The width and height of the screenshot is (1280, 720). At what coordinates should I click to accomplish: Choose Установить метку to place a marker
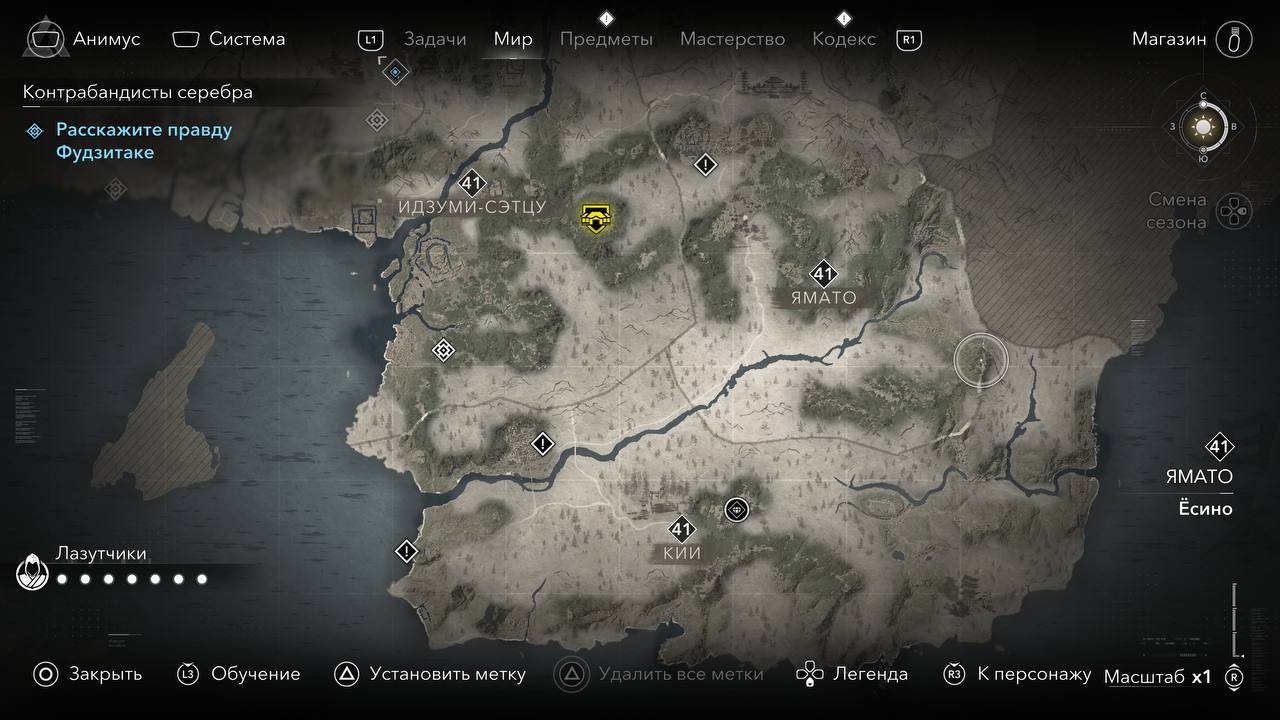pos(447,674)
